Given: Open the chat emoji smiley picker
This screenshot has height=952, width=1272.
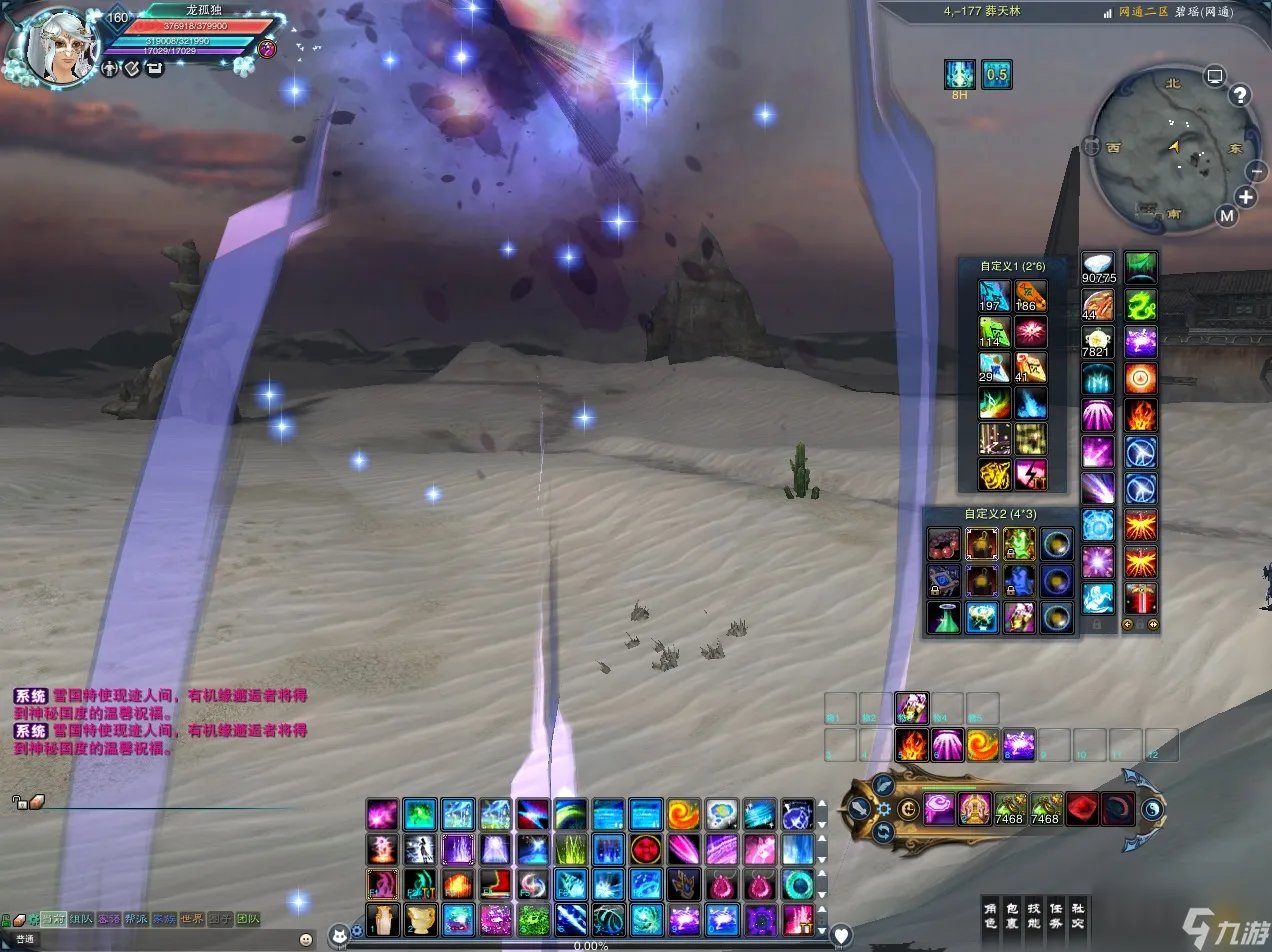Looking at the screenshot, I should (x=306, y=939).
